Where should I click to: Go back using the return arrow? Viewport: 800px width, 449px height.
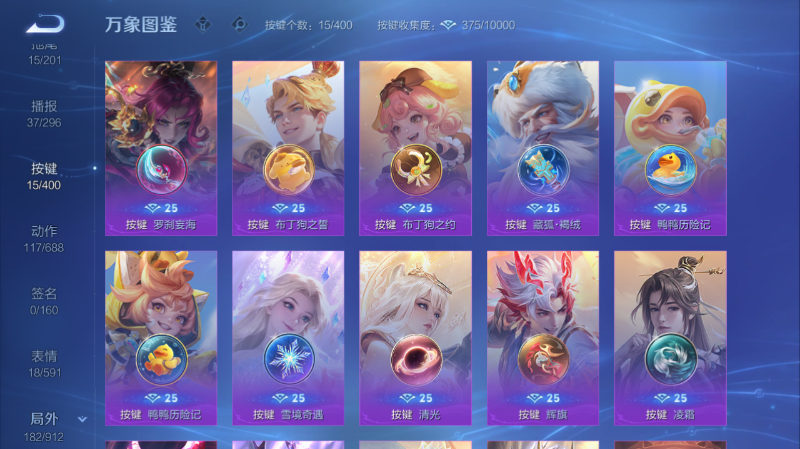click(x=44, y=24)
